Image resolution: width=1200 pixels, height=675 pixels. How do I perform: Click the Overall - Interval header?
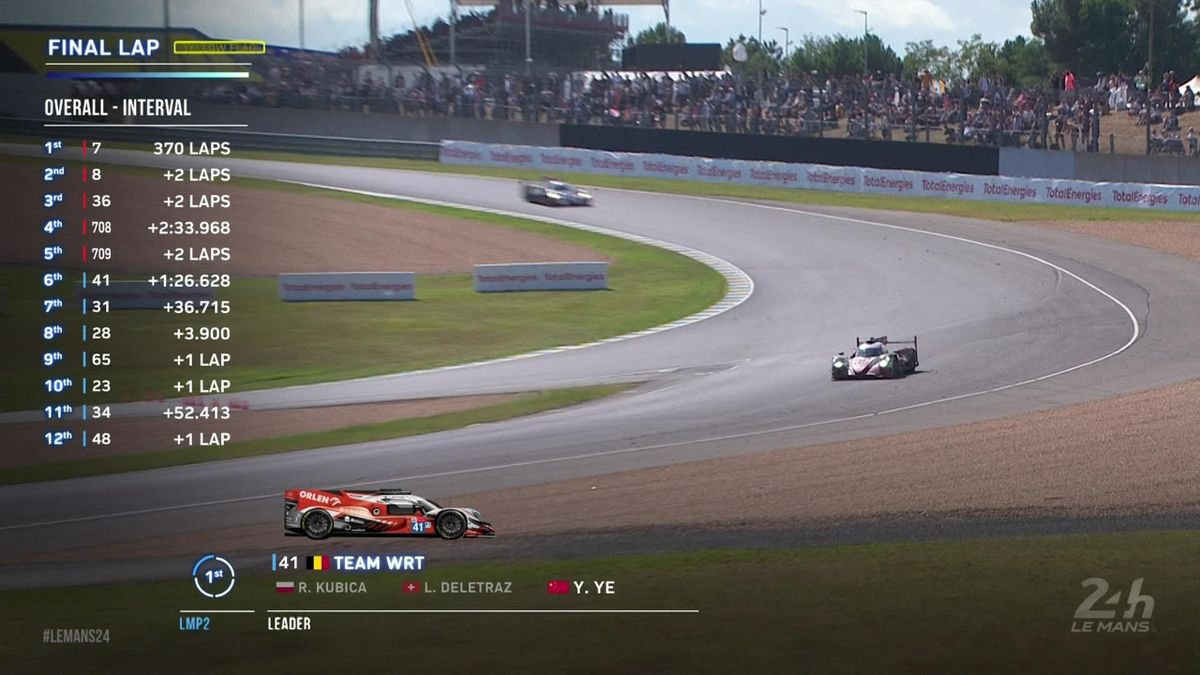tap(117, 108)
